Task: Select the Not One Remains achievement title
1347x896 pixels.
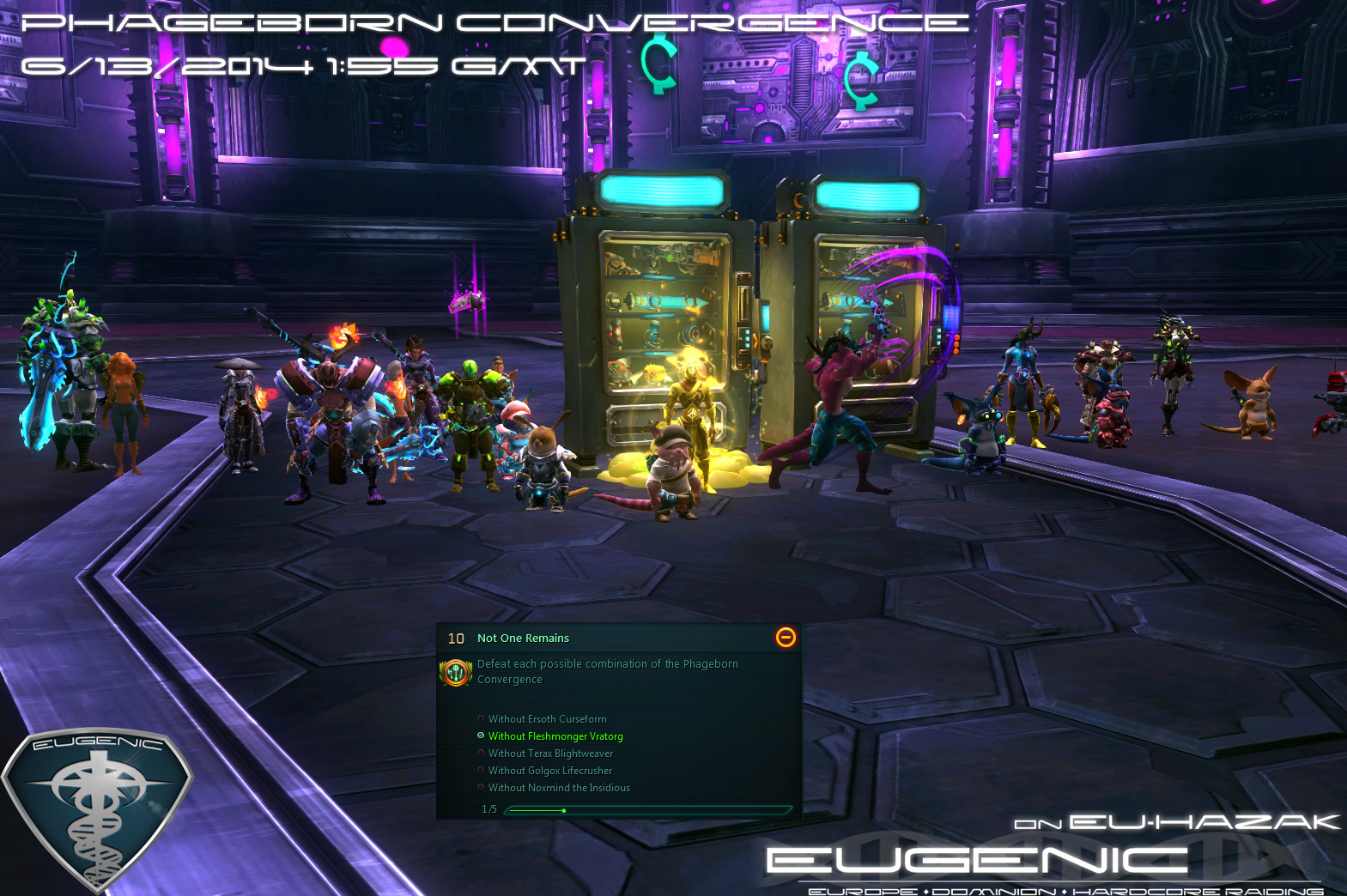Action: tap(523, 639)
